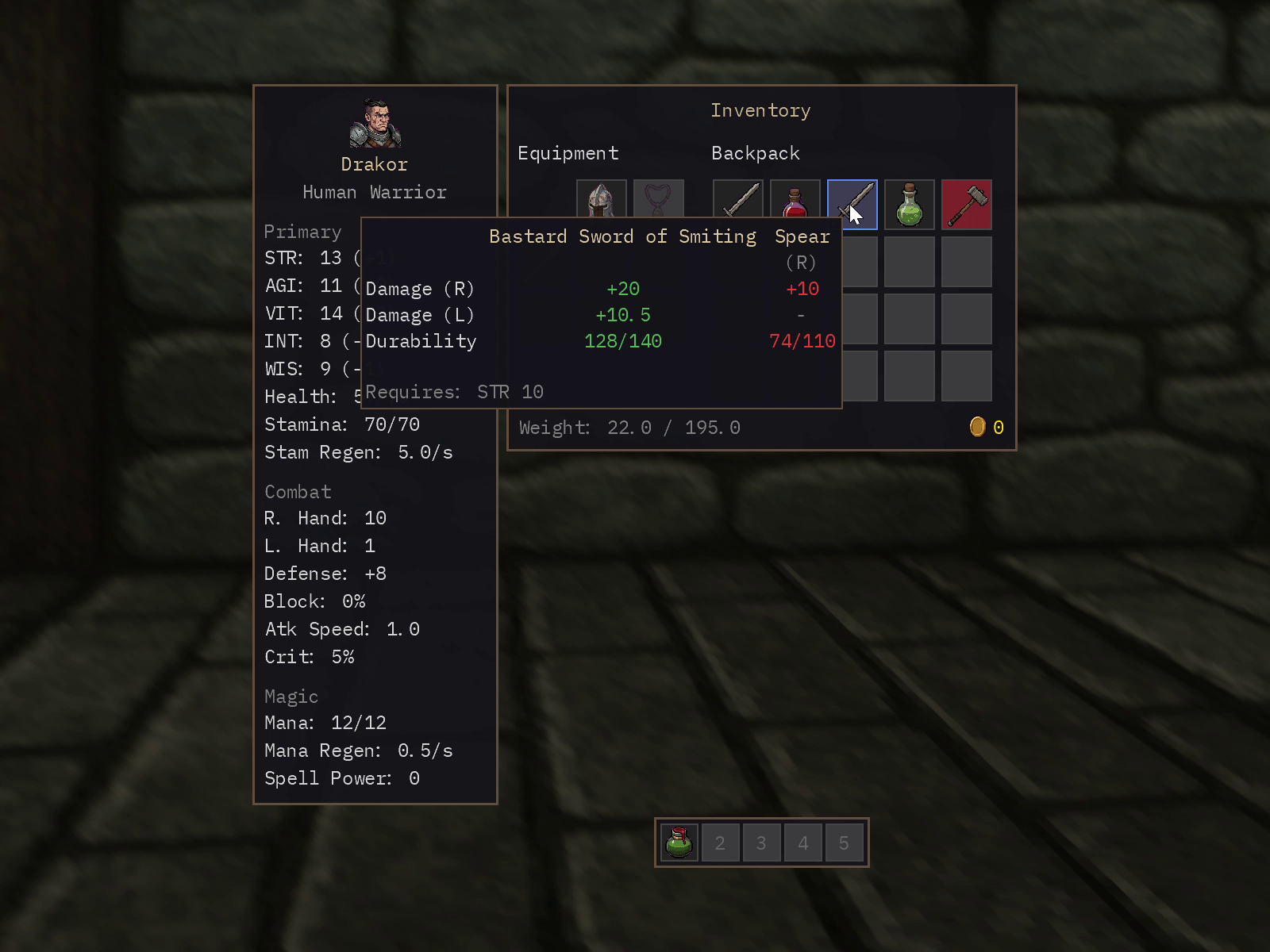
Task: Select hotbar slot 2
Action: click(721, 843)
